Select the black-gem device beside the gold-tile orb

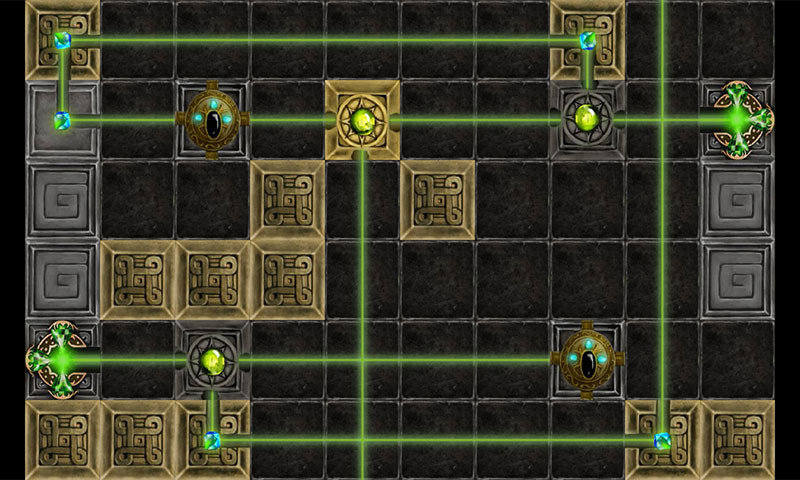tap(212, 119)
